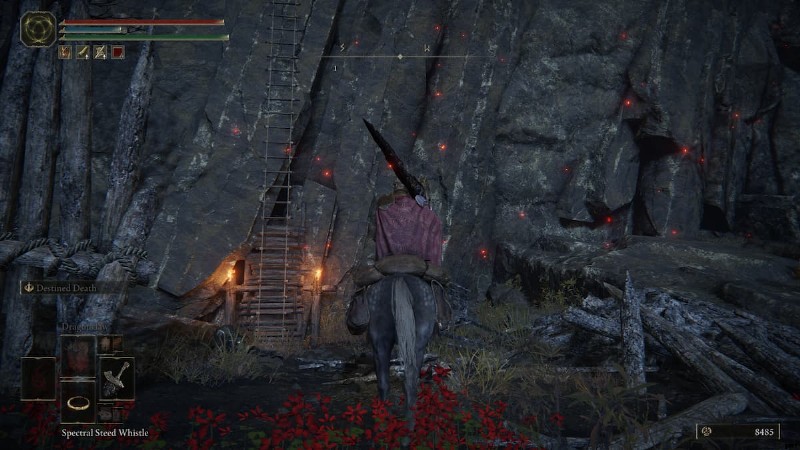Click the first flame buff icon
Viewport: 800px width, 450px height.
[x=65, y=52]
